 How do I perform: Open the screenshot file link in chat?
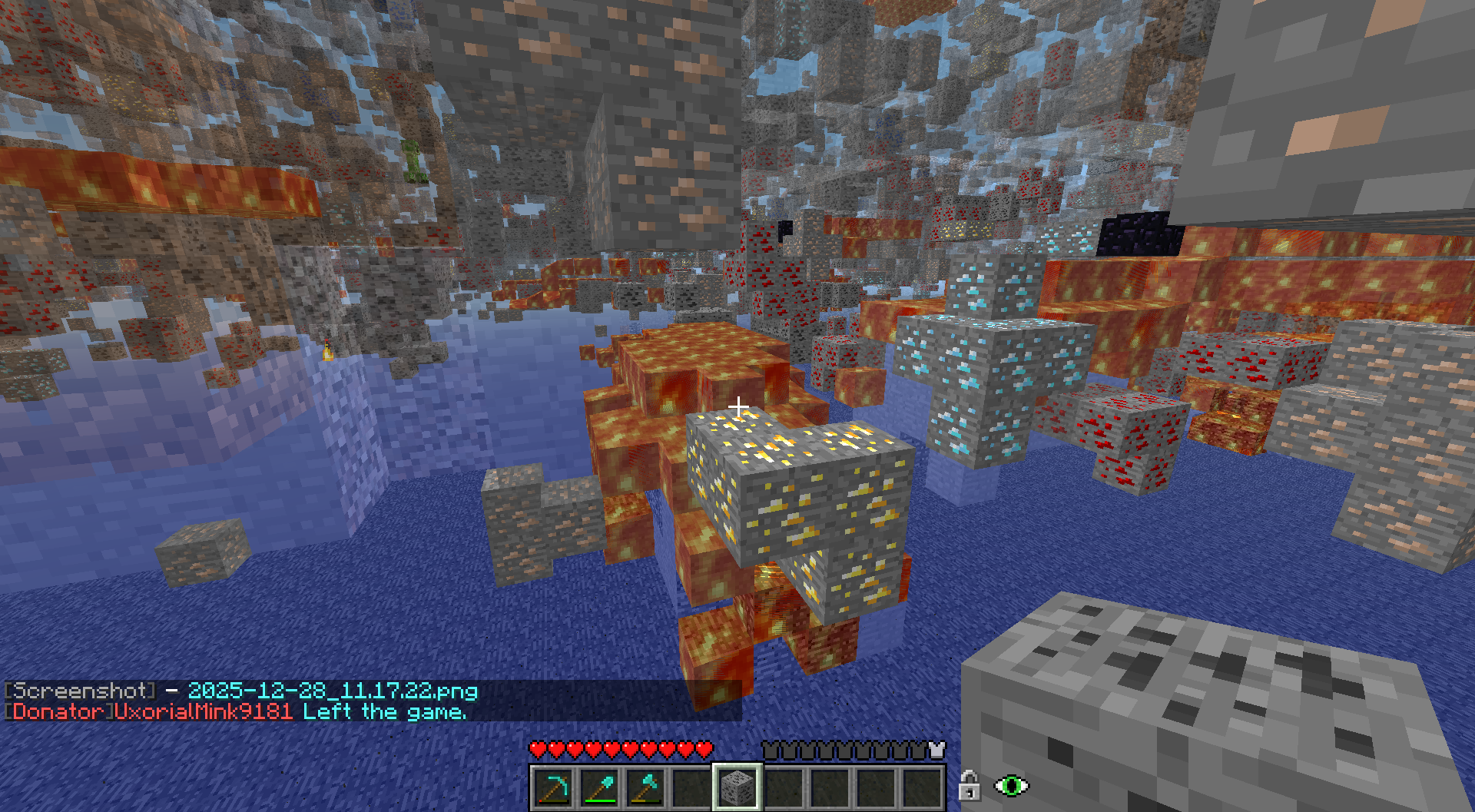coord(333,691)
